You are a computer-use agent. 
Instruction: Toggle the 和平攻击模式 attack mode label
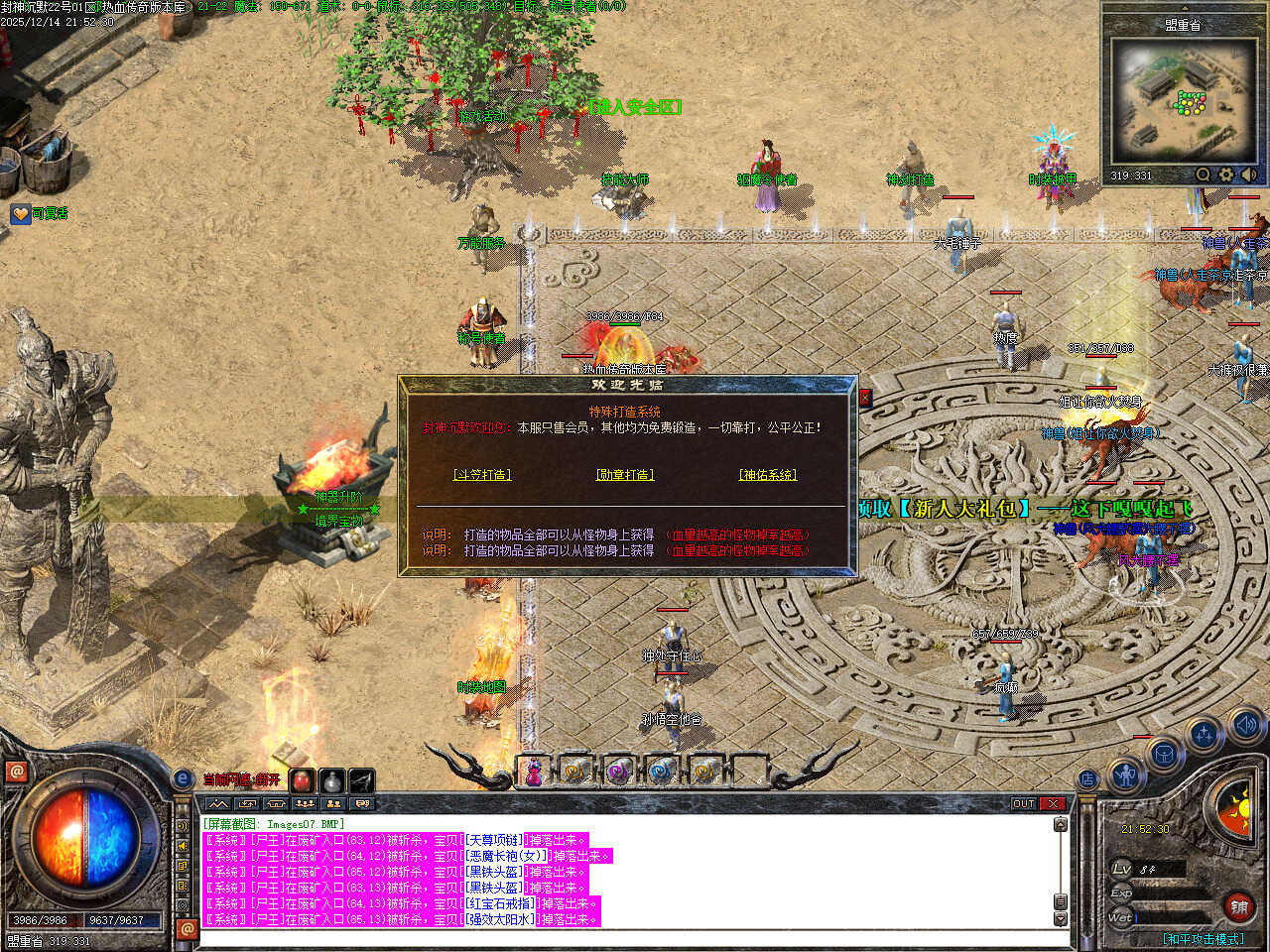1203,938
